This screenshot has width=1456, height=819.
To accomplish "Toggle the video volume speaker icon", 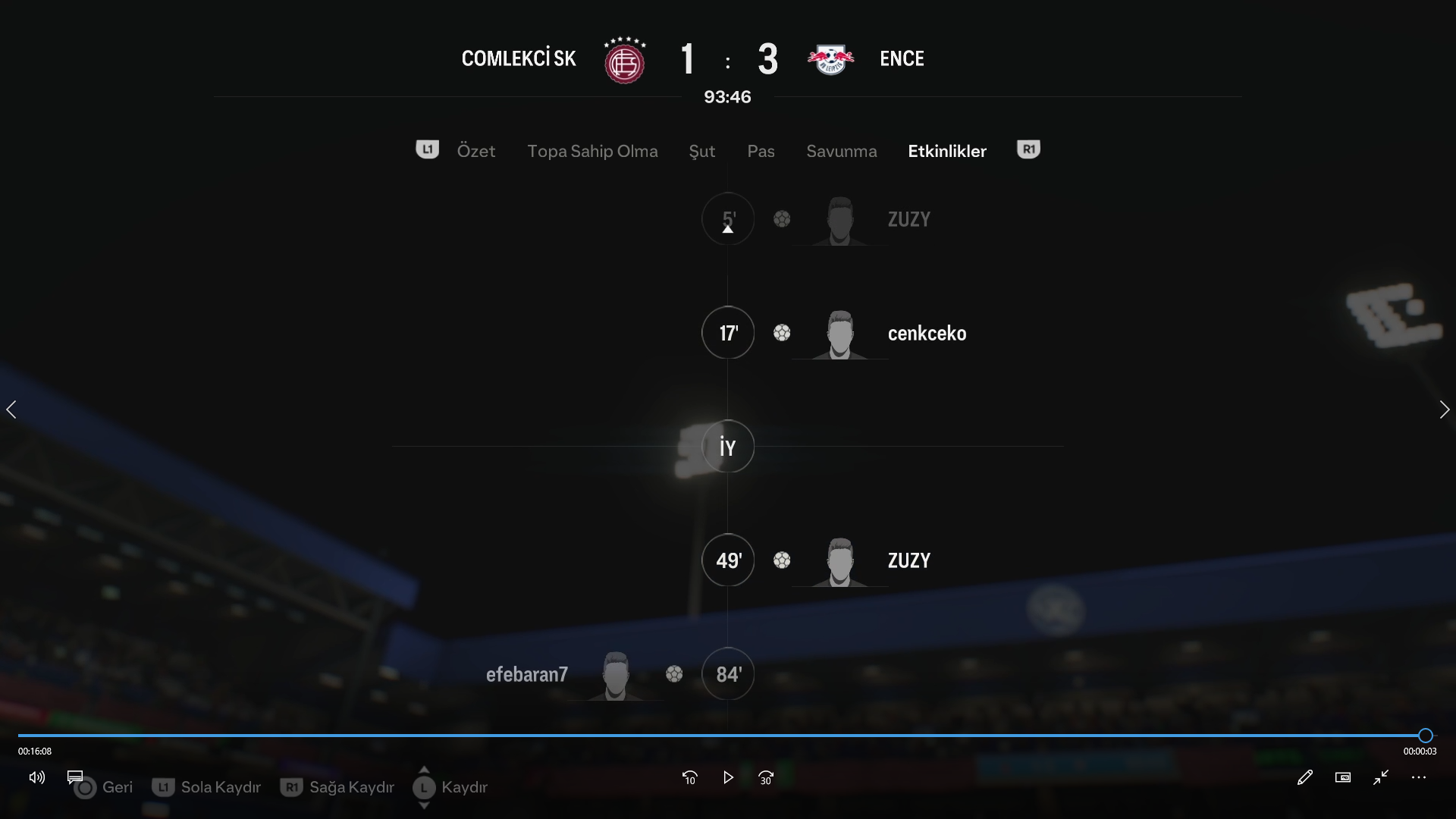I will (x=36, y=777).
